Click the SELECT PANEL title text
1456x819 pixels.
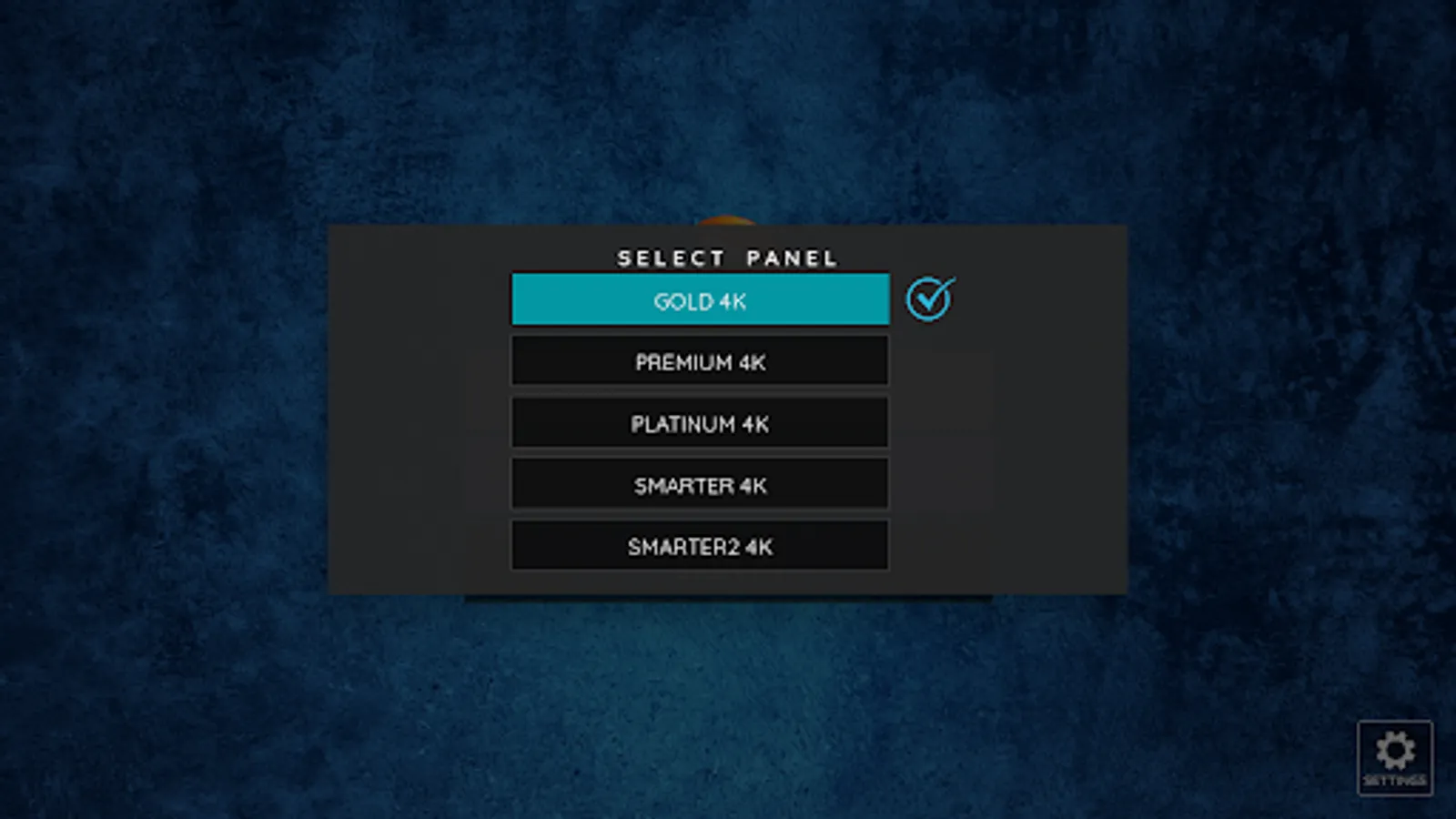click(727, 258)
